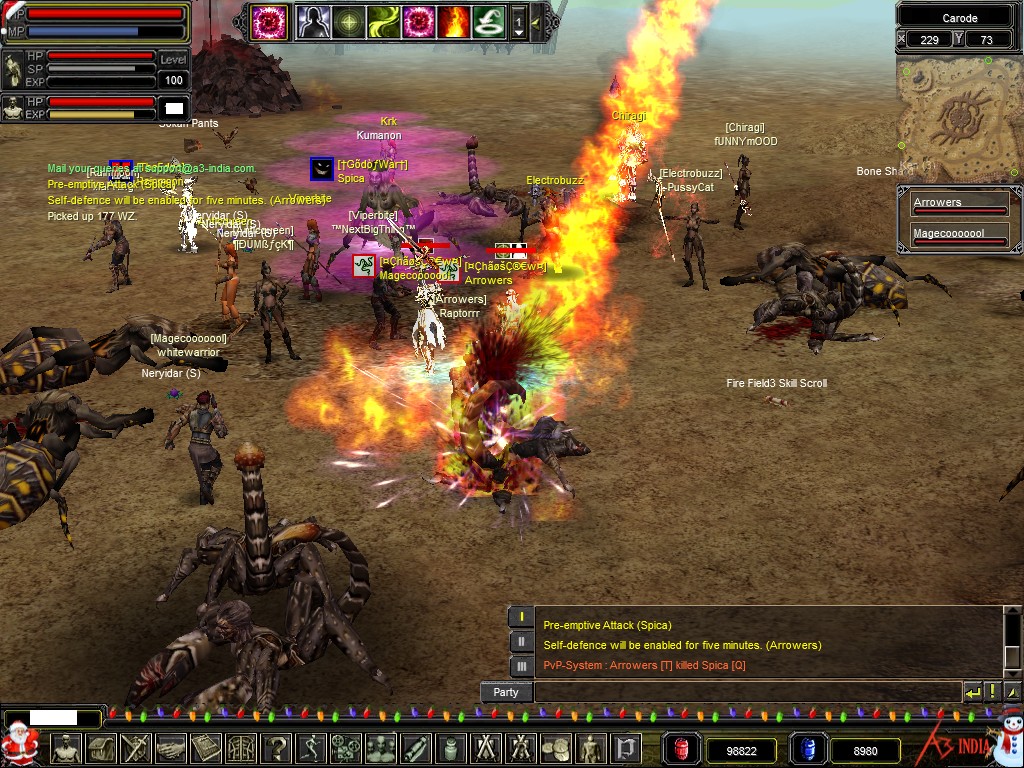Use the blue MP potion slot

pos(806,749)
